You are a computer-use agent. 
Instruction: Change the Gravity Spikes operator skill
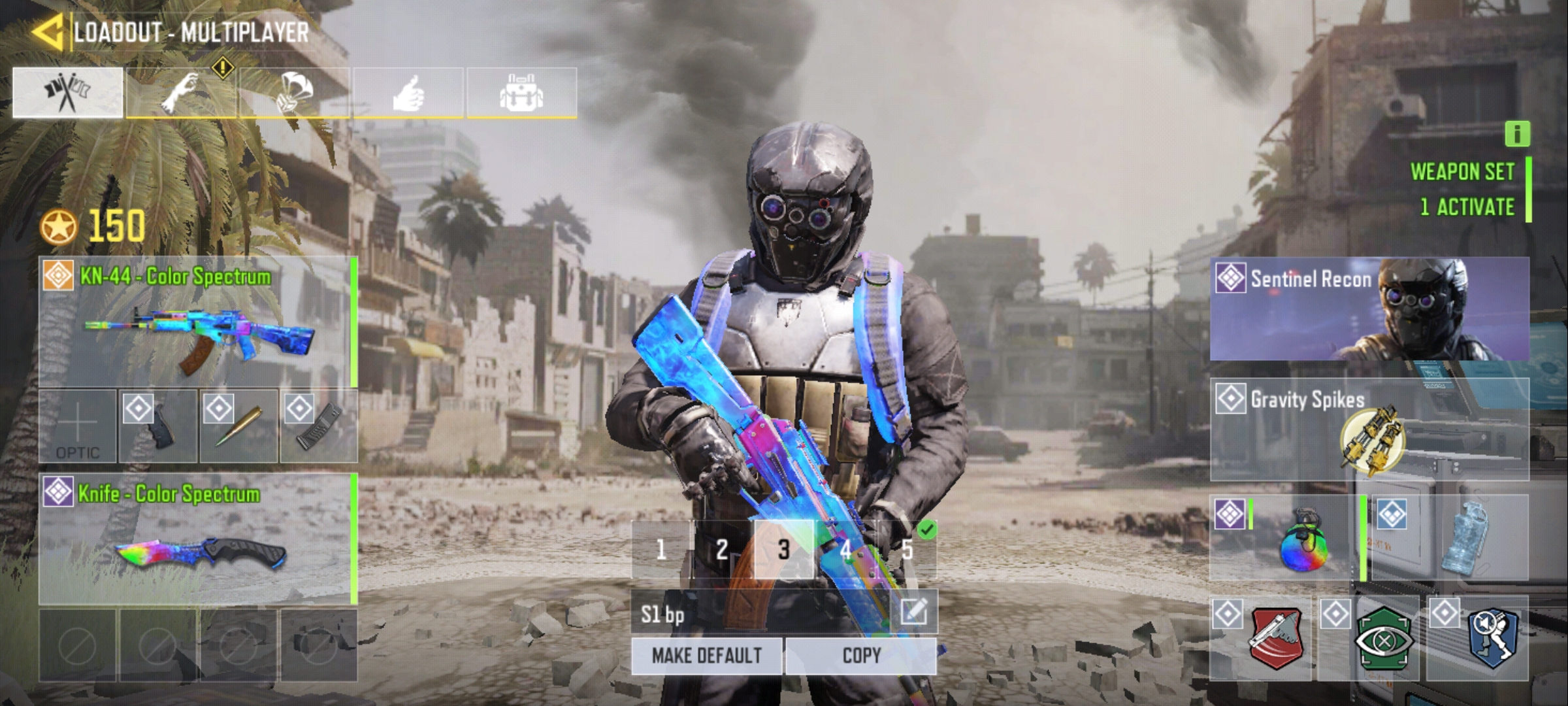[x=1369, y=429]
